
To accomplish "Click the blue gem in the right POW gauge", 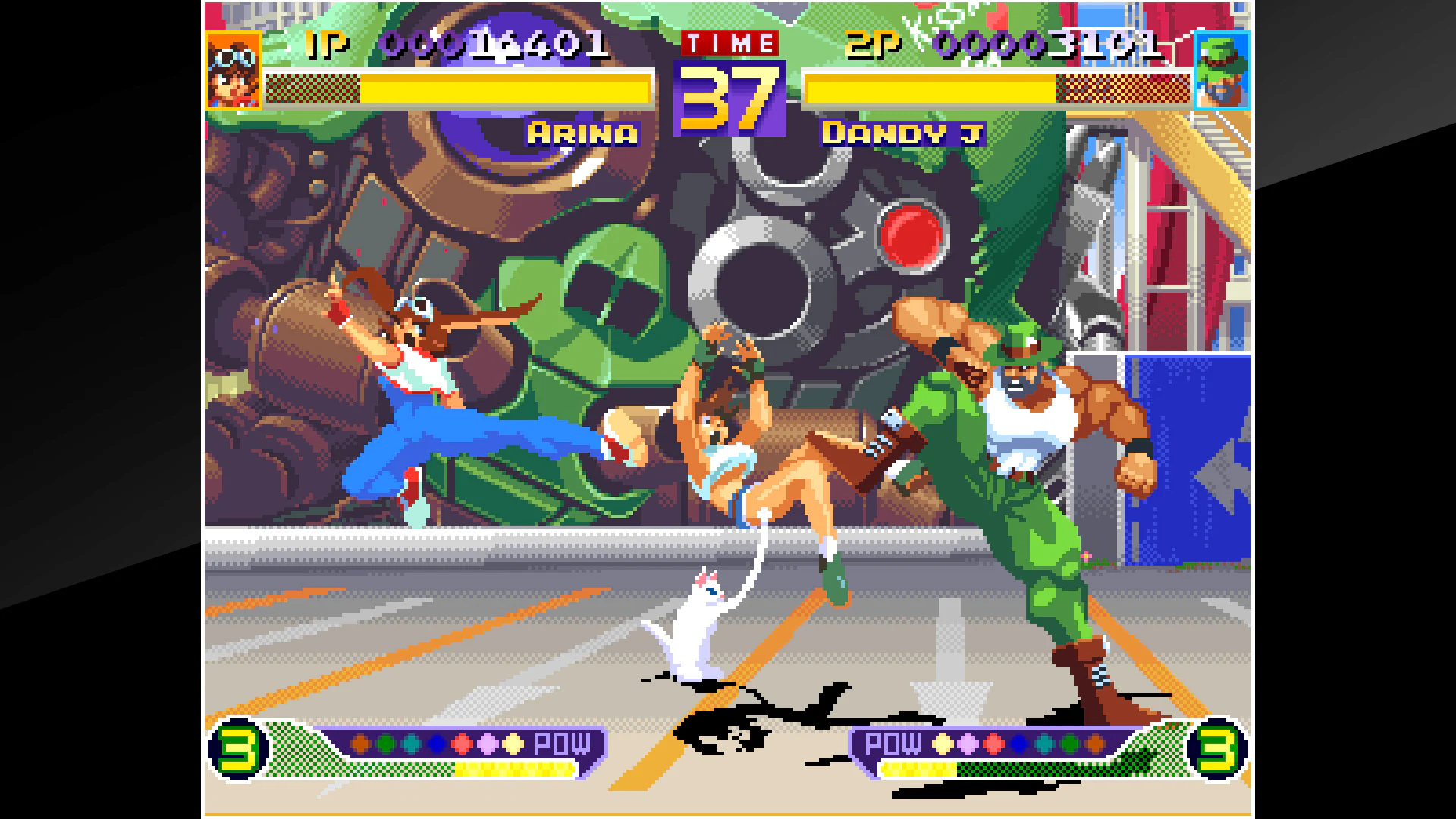I will 1019,745.
